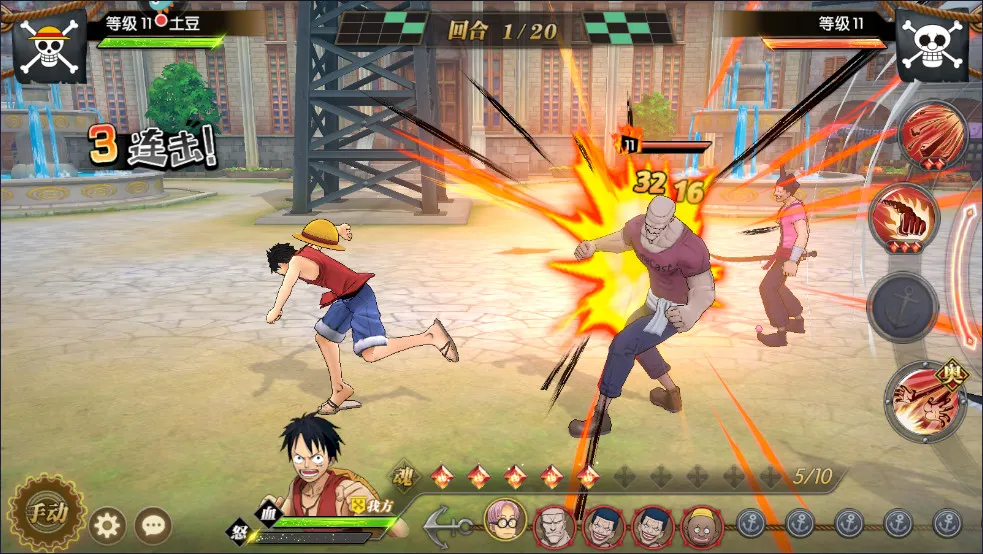The width and height of the screenshot is (983, 554).
Task: Select the pink-haired glasses character in turn order
Action: pos(505,520)
